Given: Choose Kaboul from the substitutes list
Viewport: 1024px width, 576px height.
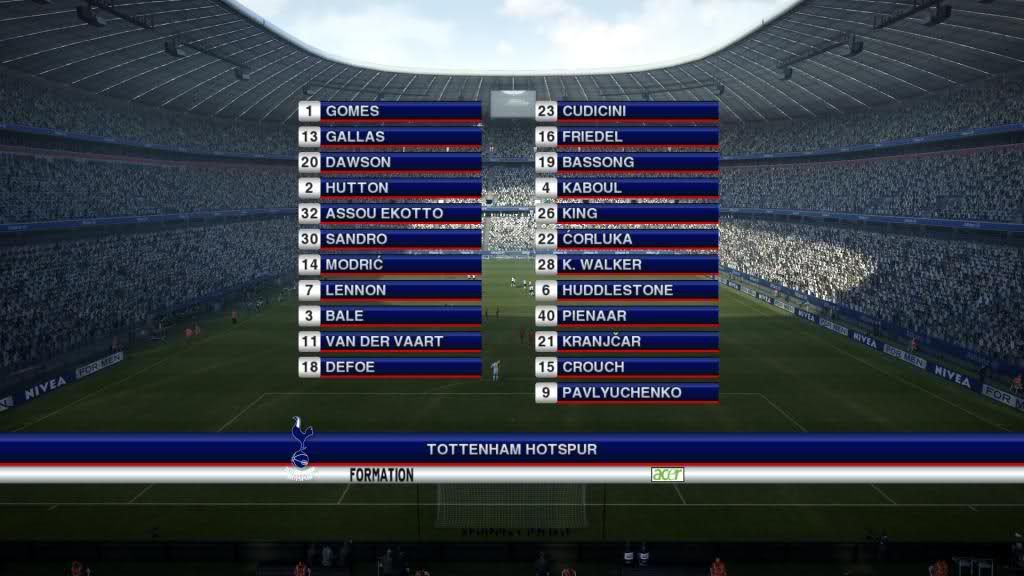Looking at the screenshot, I should tap(627, 187).
